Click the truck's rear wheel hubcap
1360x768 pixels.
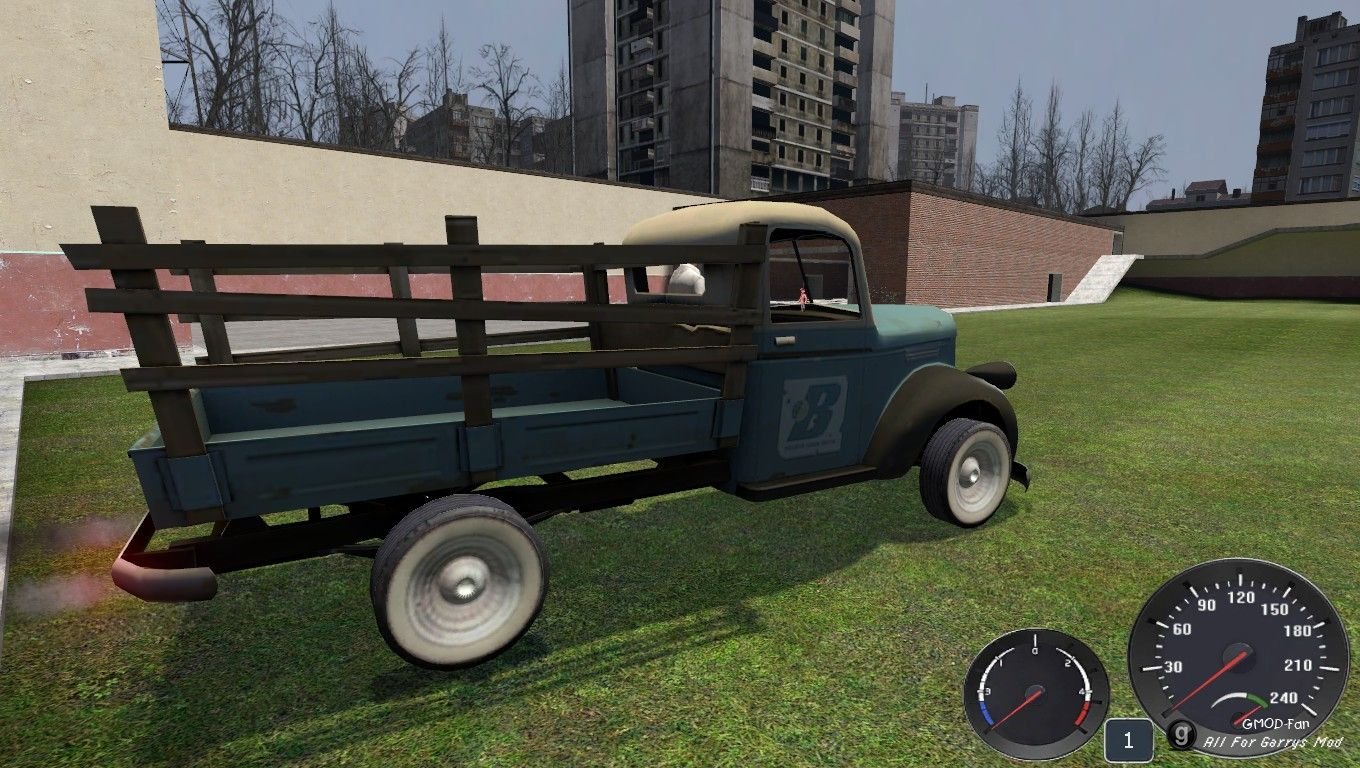coord(462,588)
